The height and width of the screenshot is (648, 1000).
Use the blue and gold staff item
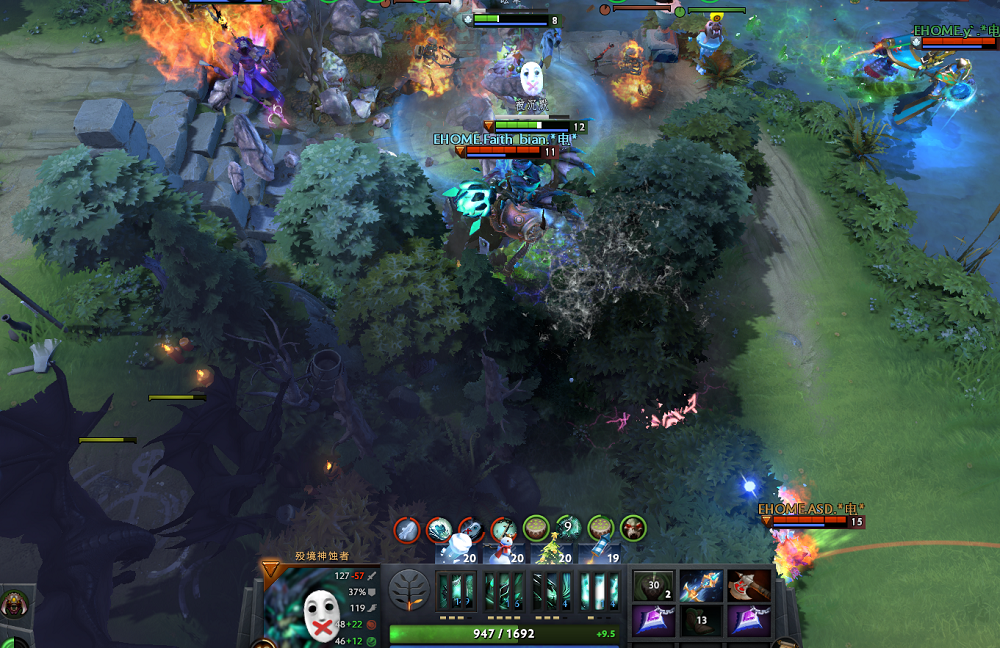701,586
